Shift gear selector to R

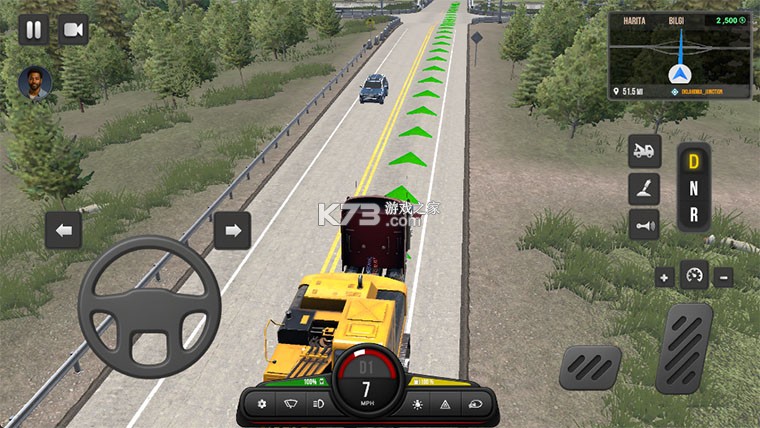pos(693,213)
